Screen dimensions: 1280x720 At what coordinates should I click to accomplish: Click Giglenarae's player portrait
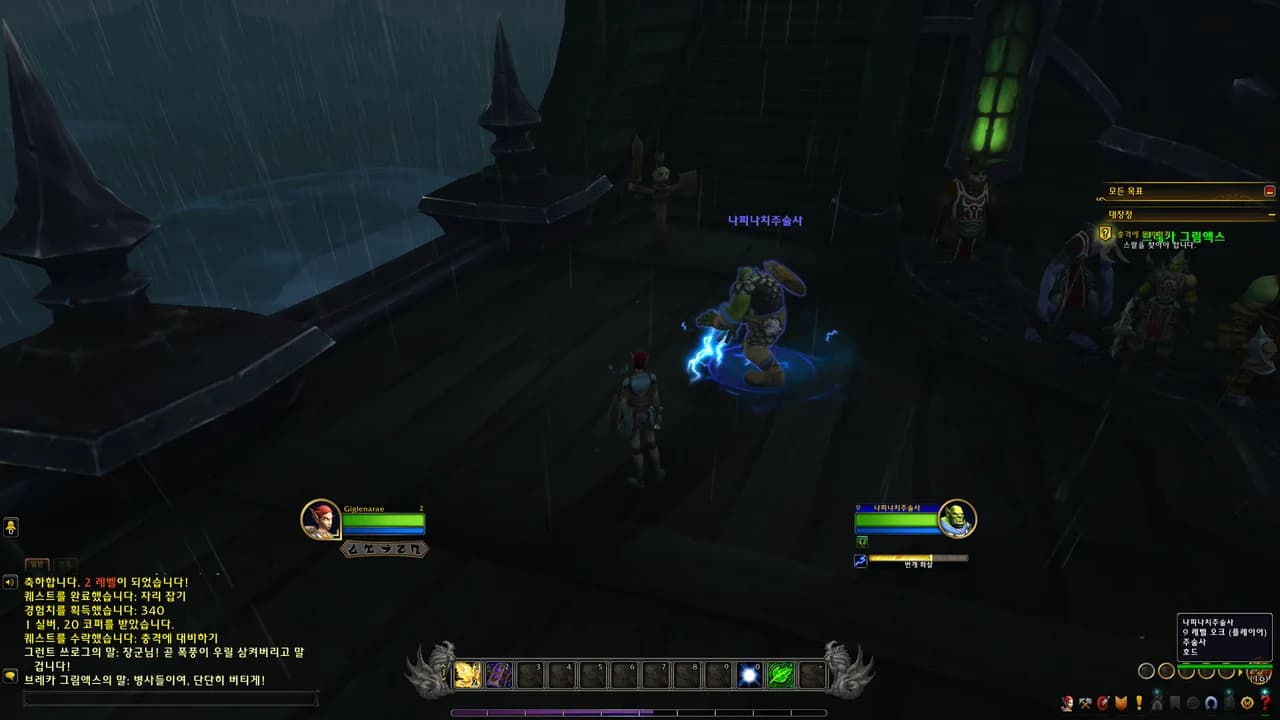pos(321,519)
